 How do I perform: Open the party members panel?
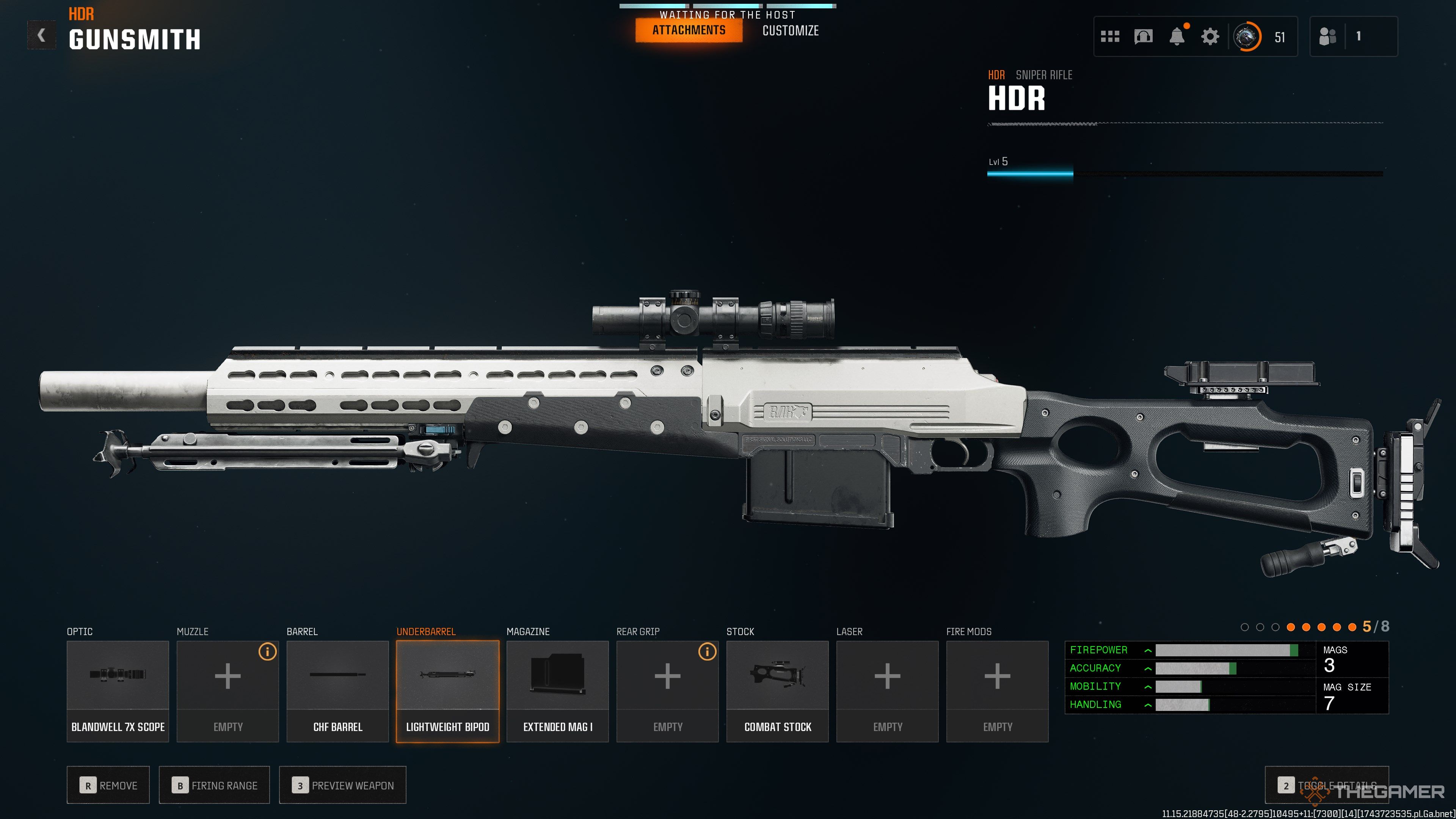point(1352,37)
